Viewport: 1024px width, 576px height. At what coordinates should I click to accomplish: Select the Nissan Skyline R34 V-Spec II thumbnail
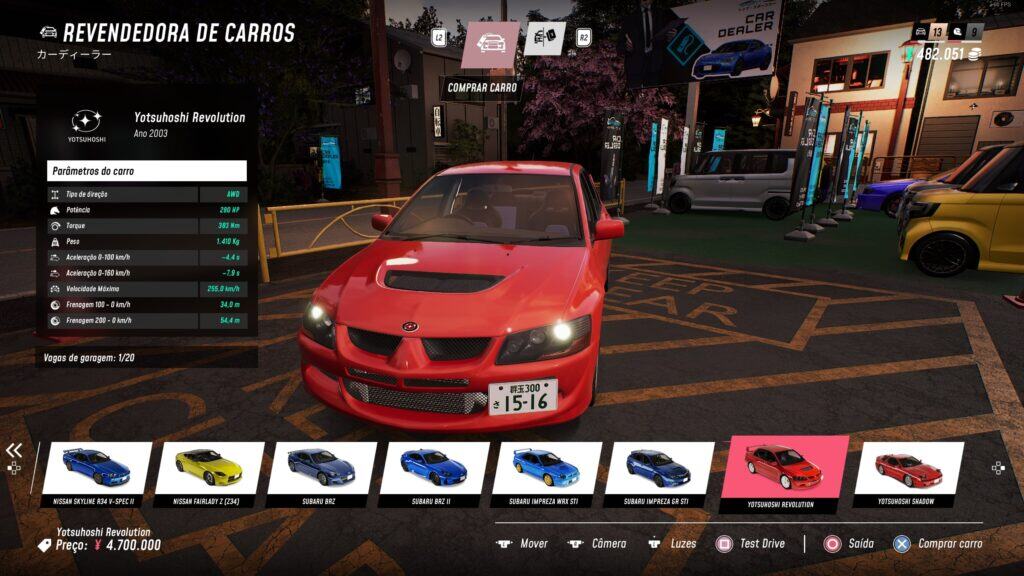coord(97,468)
